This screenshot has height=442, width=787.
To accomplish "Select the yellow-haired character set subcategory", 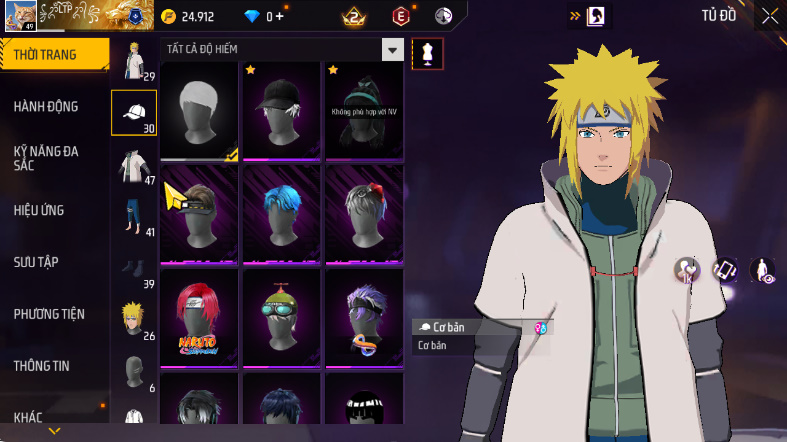I will (133, 320).
